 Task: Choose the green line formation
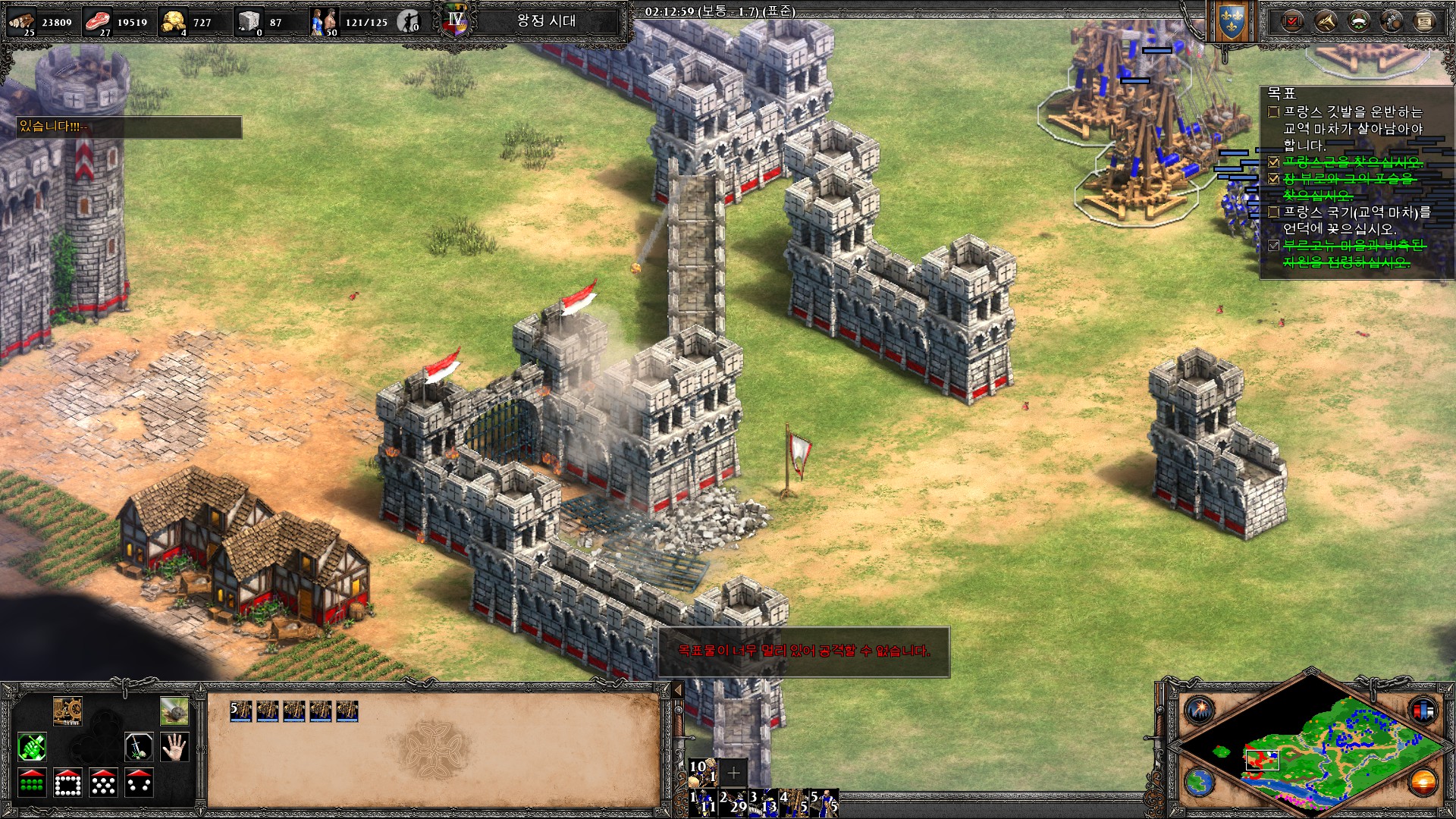[x=32, y=783]
